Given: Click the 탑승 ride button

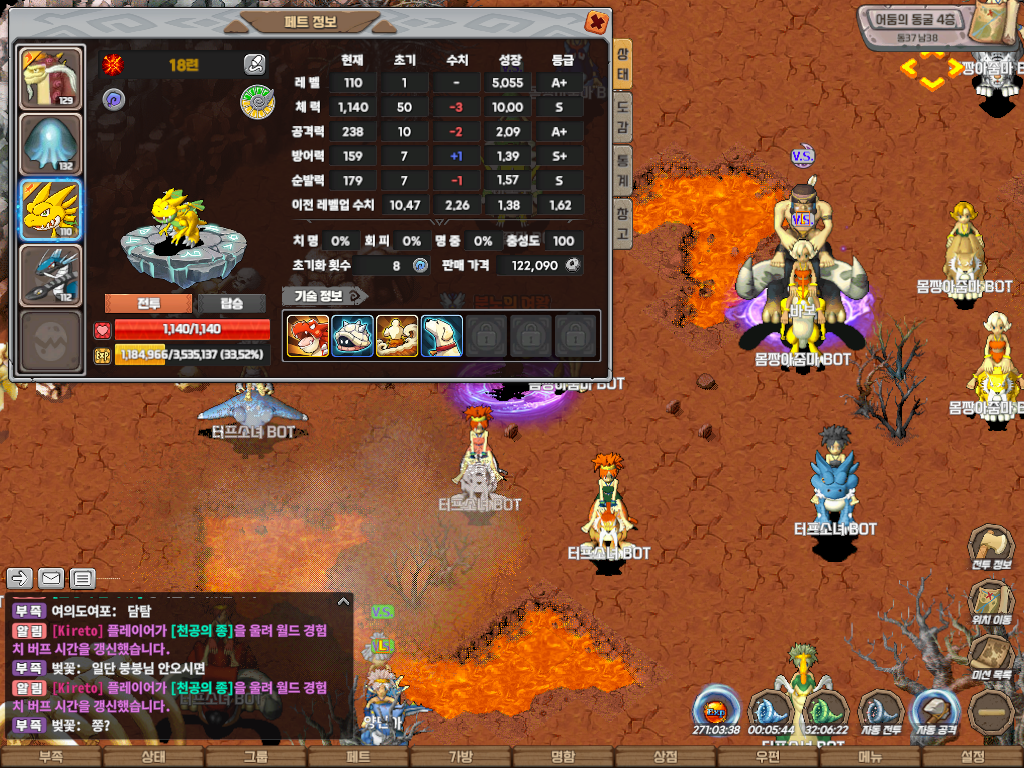Looking at the screenshot, I should tap(230, 304).
